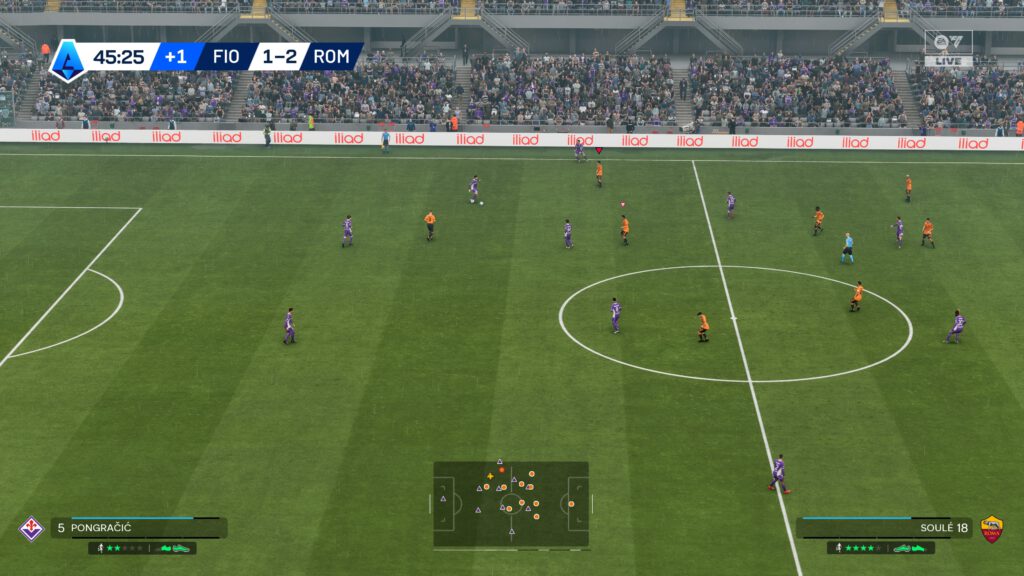Viewport: 1024px width, 576px height.
Task: Click the Pongračić player name panel
Action: pyautogui.click(x=138, y=528)
